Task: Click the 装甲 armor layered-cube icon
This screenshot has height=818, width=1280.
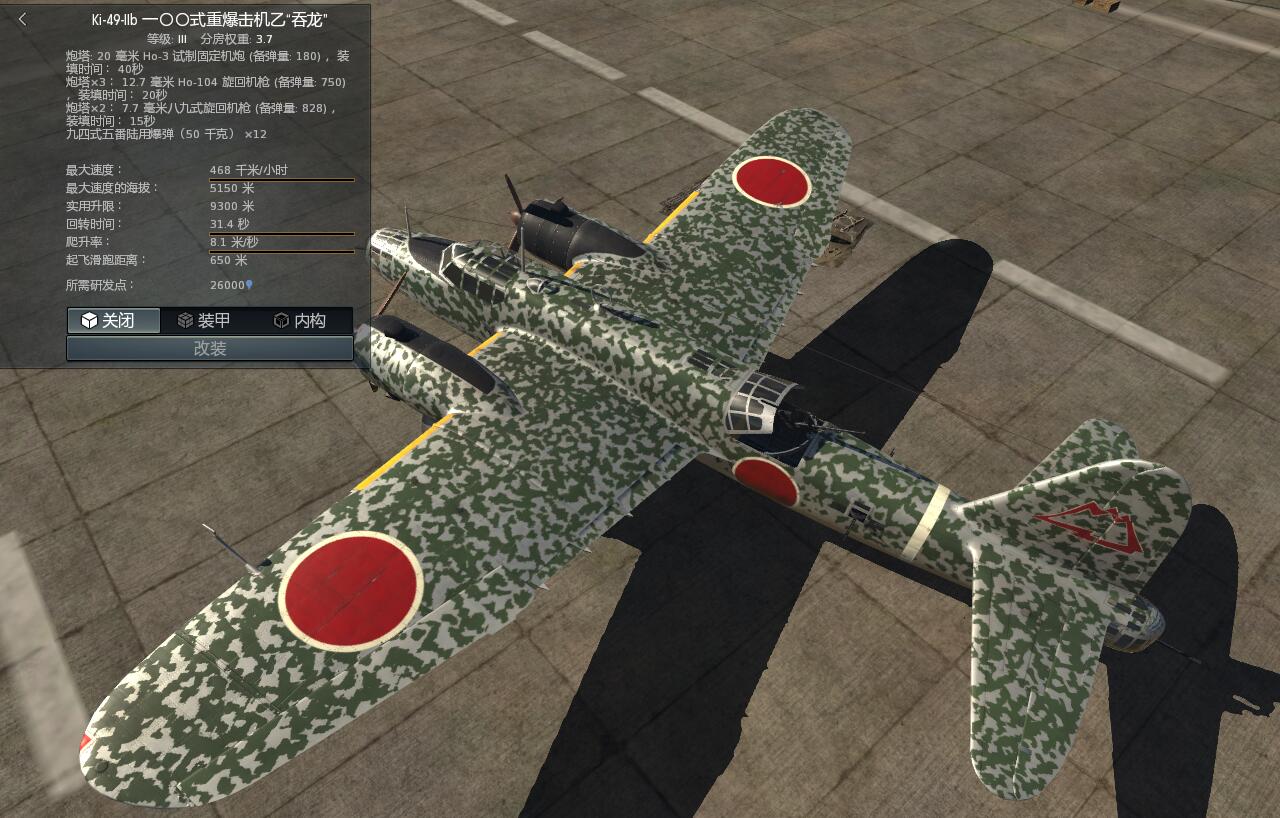Action: pyautogui.click(x=187, y=321)
